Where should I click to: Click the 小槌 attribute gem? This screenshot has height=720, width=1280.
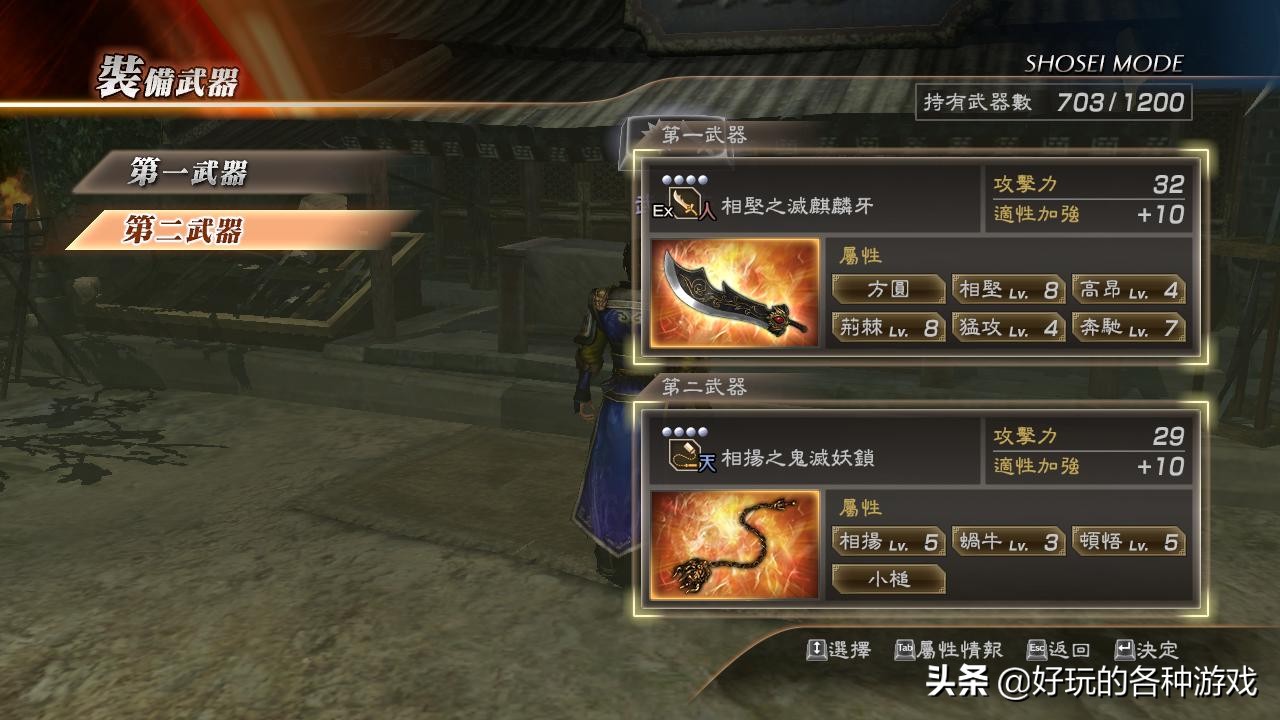[x=888, y=580]
